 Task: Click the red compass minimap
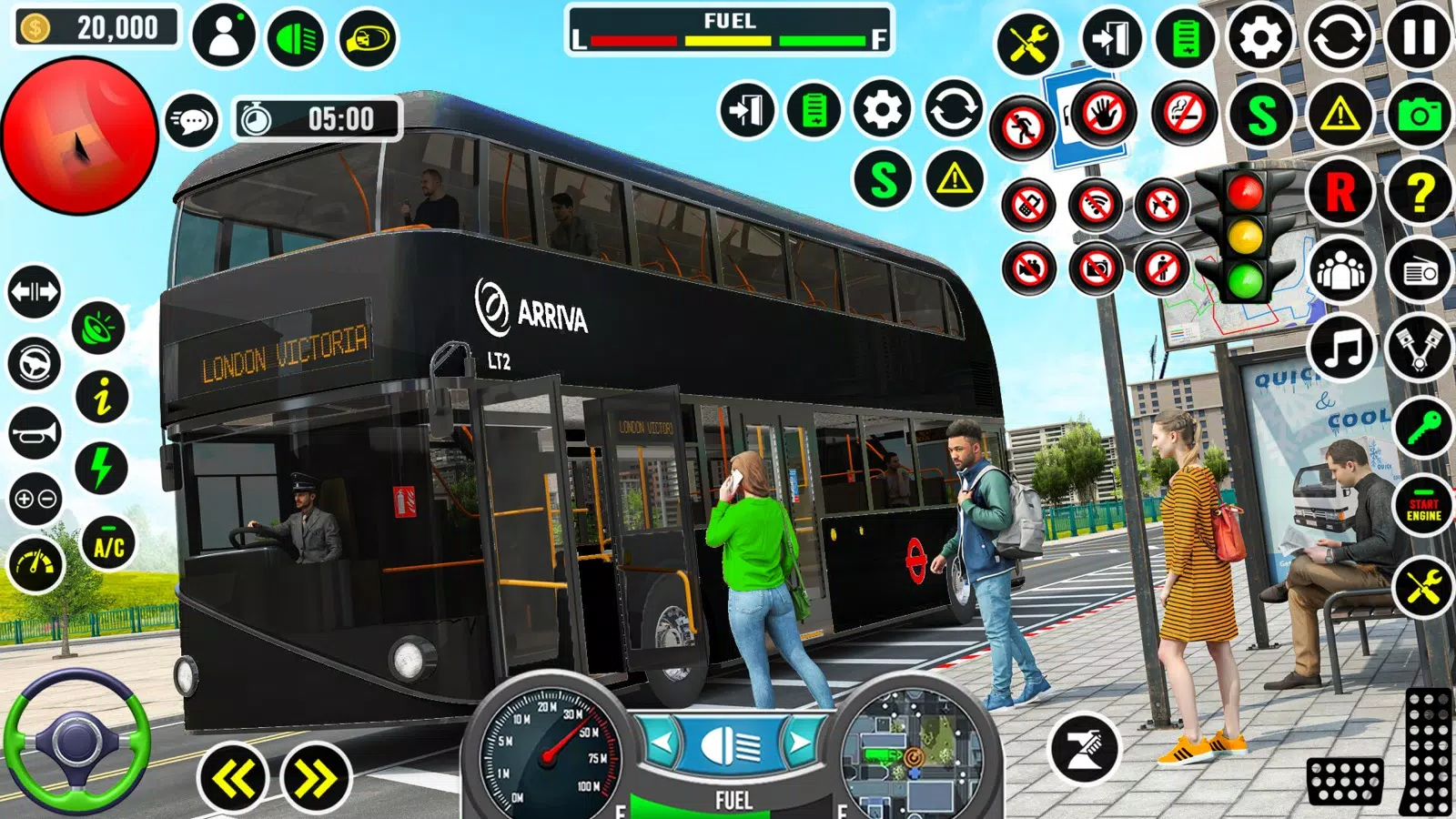[x=80, y=136]
